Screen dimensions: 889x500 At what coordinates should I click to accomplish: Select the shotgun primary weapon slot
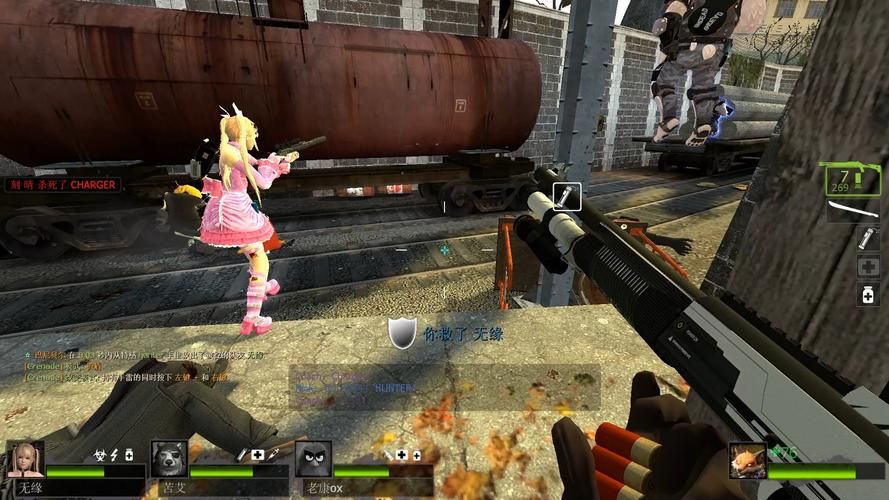pyautogui.click(x=852, y=180)
